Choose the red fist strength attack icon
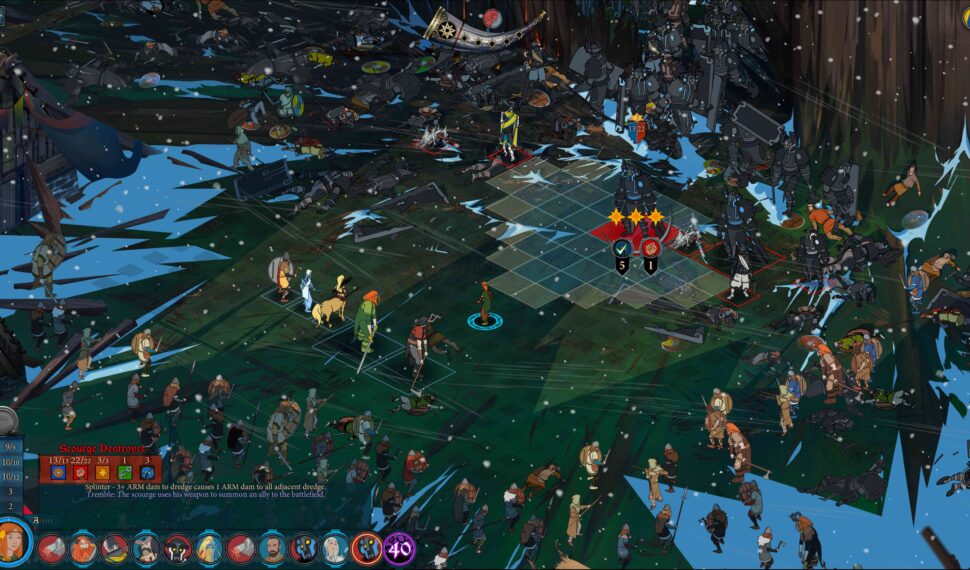Viewport: 970px width, 570px height. point(651,247)
